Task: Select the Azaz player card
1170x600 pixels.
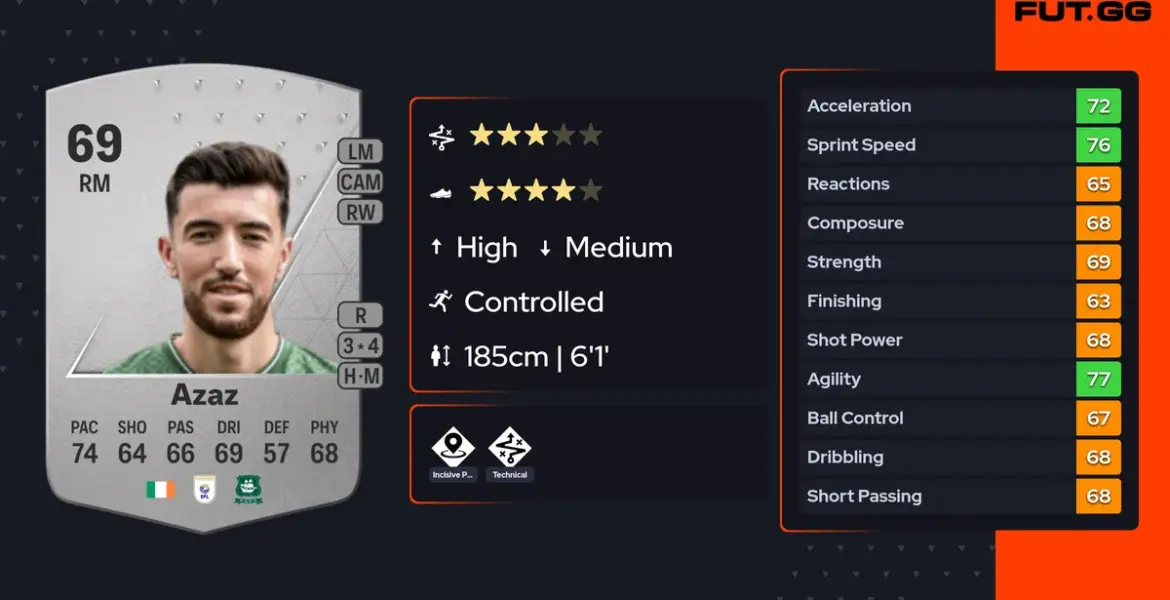Action: (204, 300)
